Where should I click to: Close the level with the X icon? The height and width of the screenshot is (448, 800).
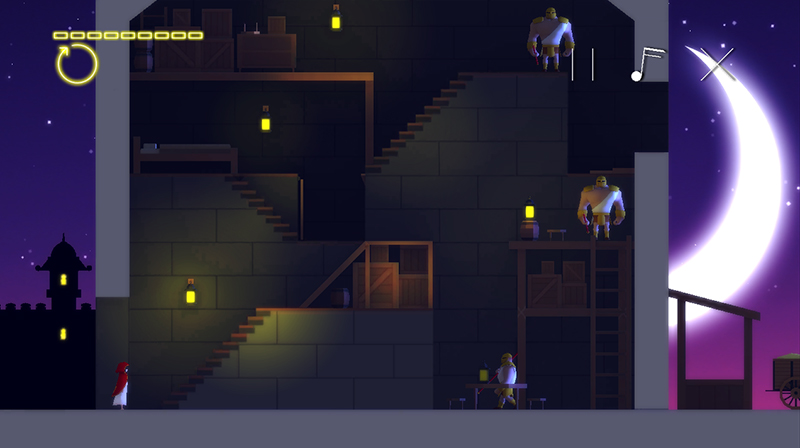click(716, 63)
